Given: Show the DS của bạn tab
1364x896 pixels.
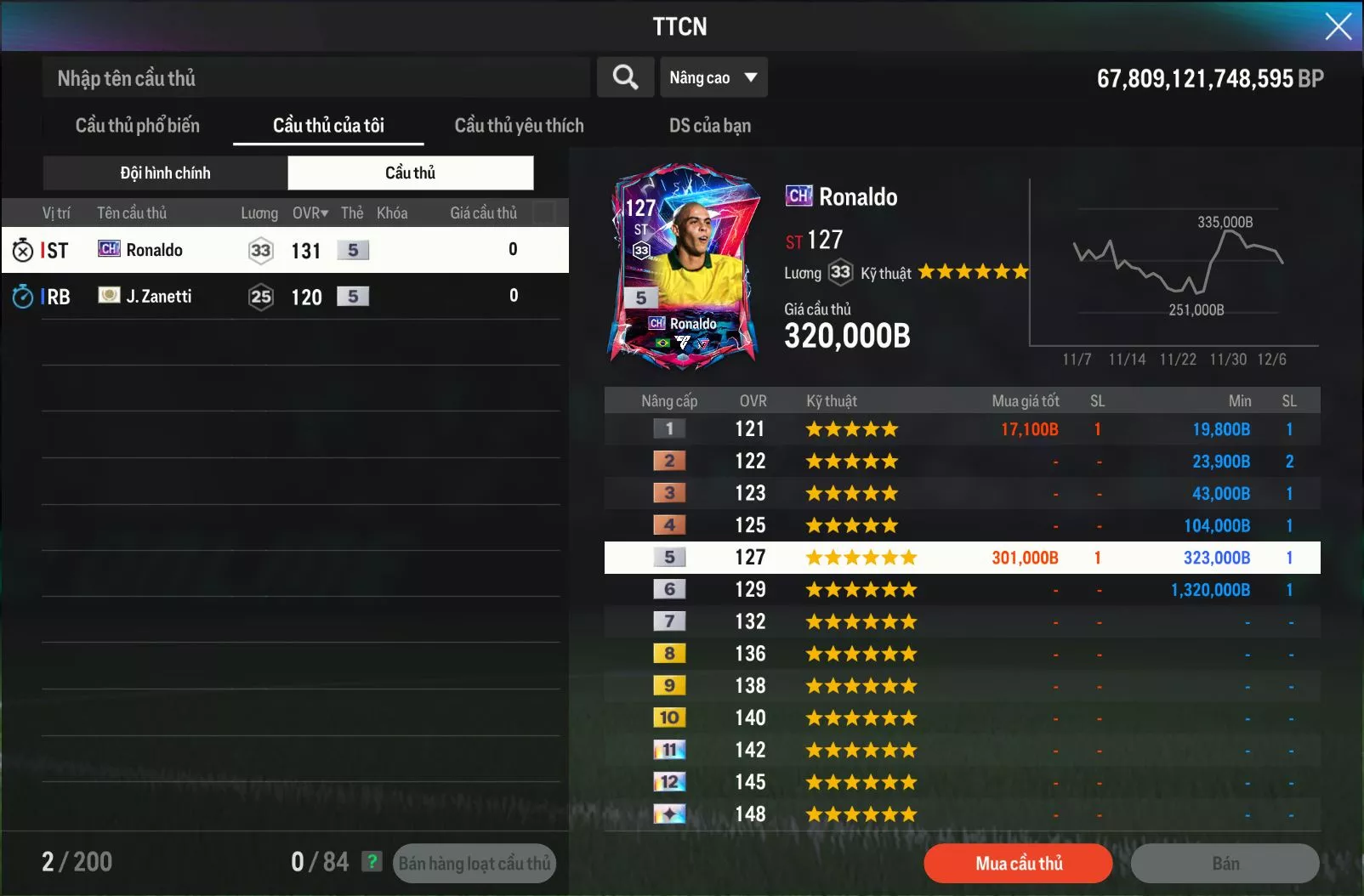Looking at the screenshot, I should (x=709, y=126).
